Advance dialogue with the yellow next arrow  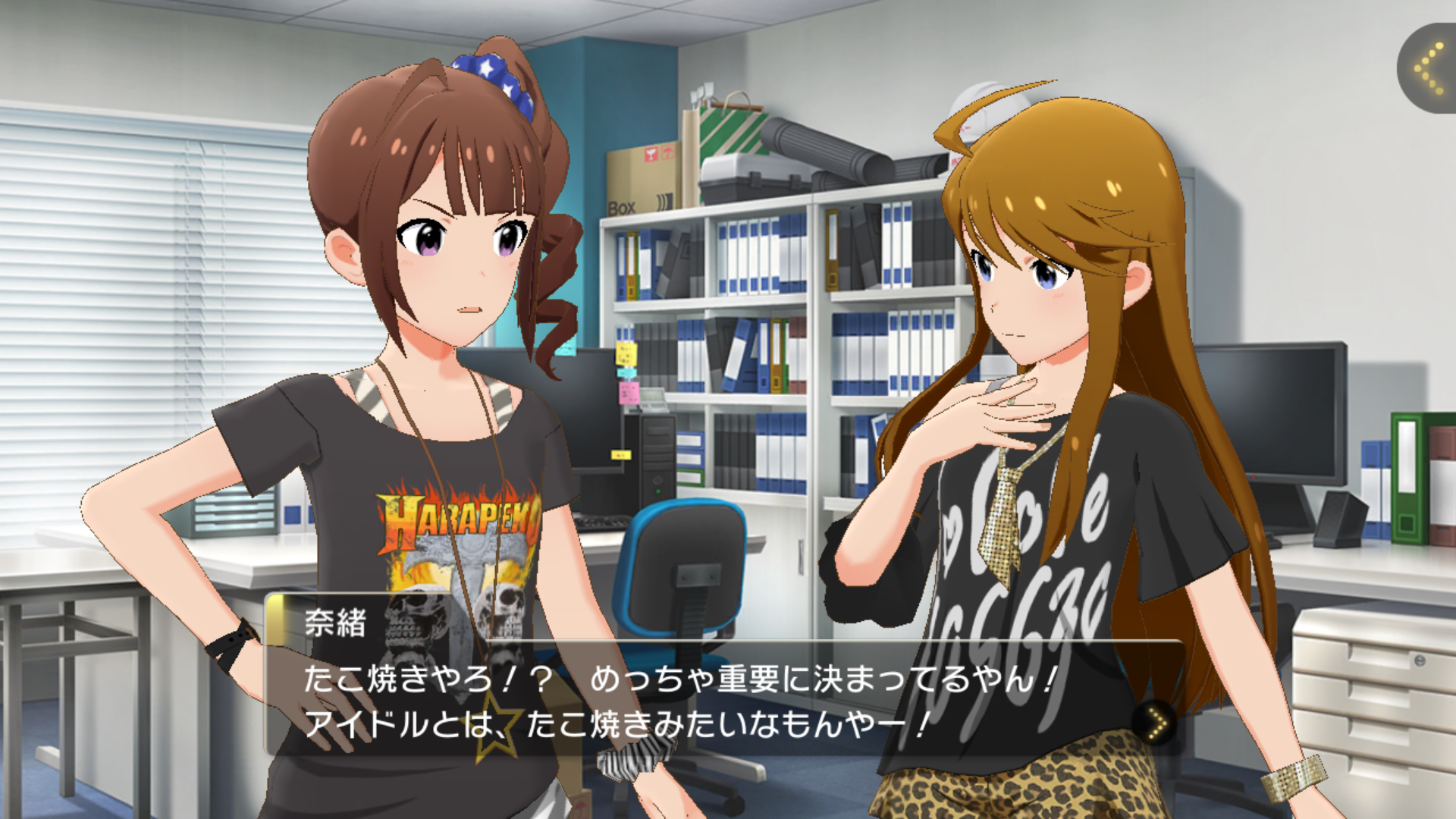click(x=1155, y=723)
